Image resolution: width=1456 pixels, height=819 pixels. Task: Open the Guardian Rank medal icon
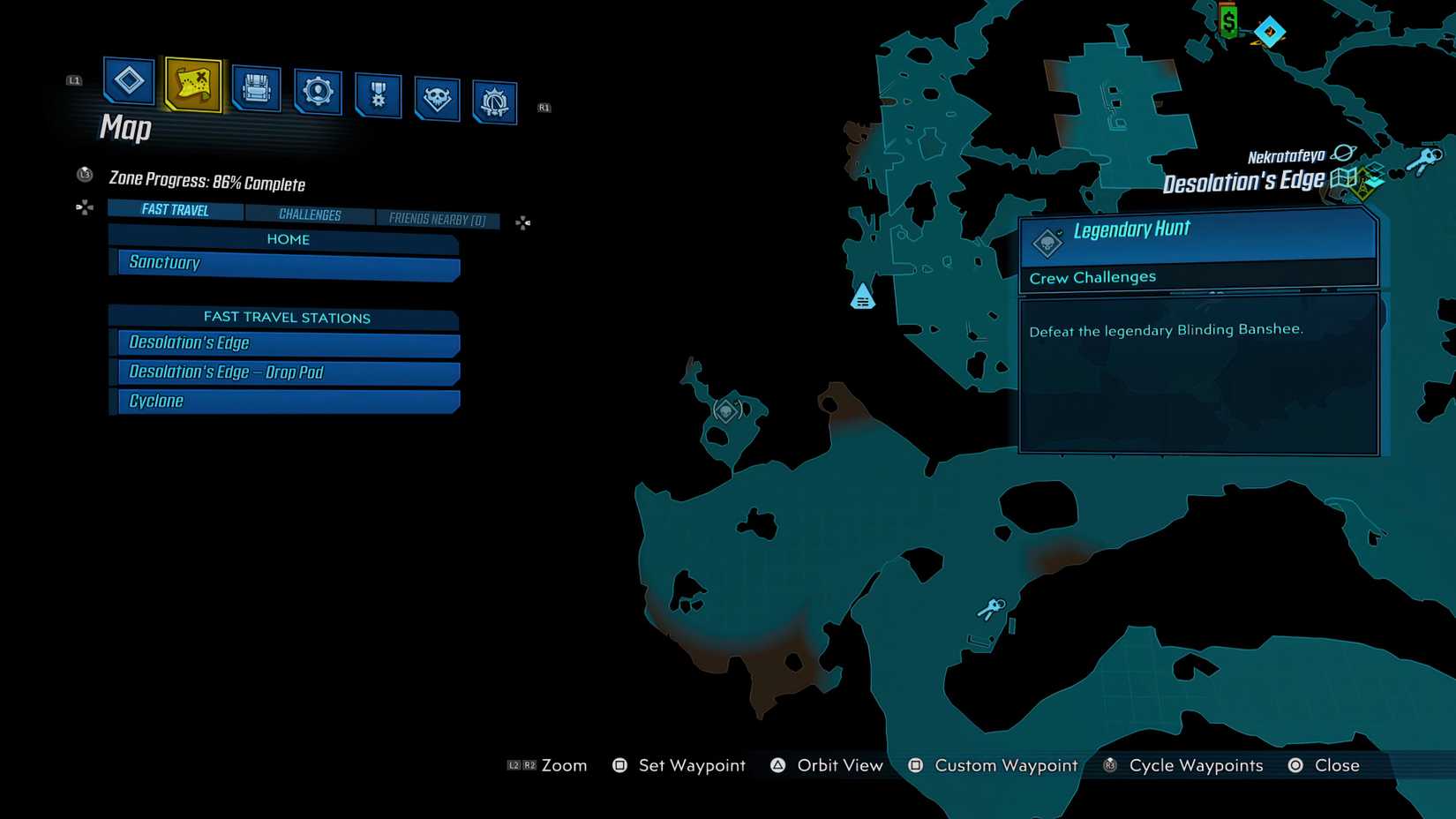click(377, 94)
